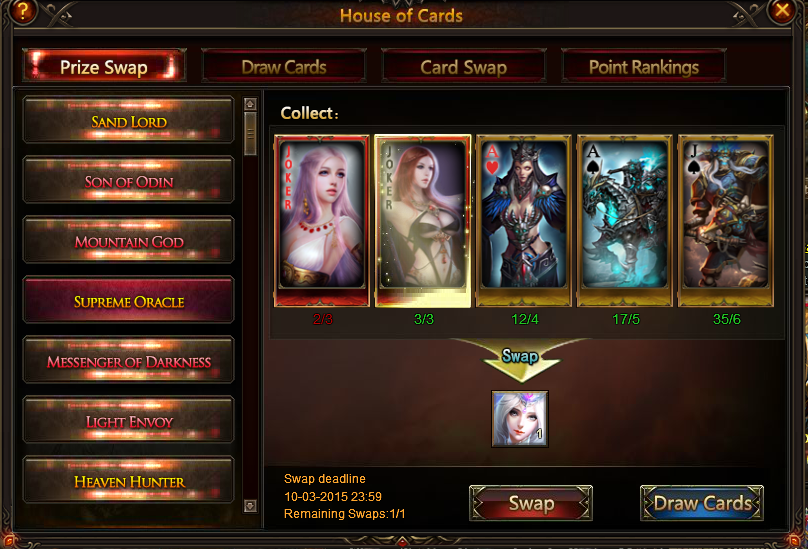Viewport: 808px width, 549px height.
Task: Switch to the Prize Swap tab
Action: point(104,67)
